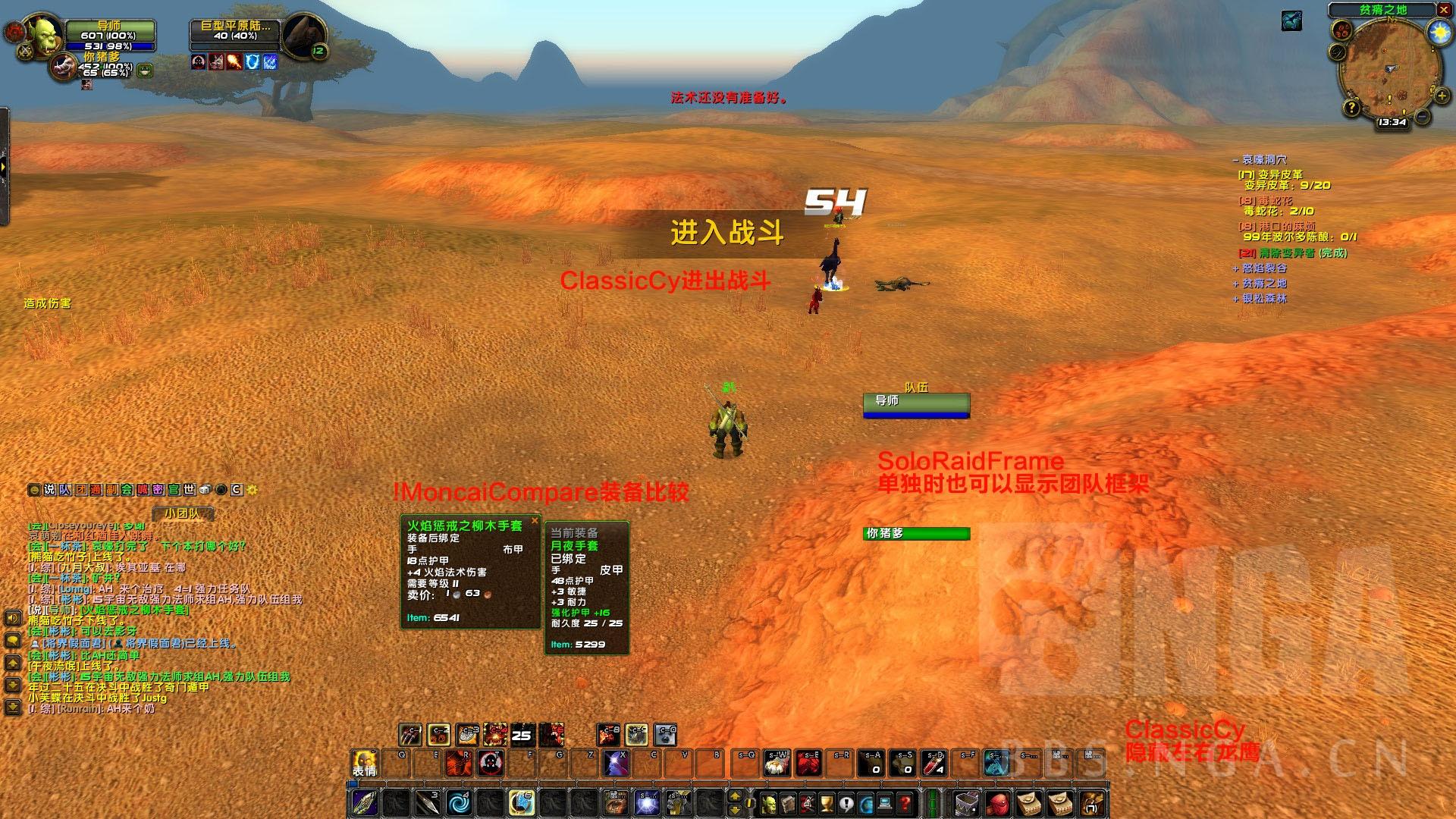
Task: Use the red potion with count 4
Action: (935, 763)
